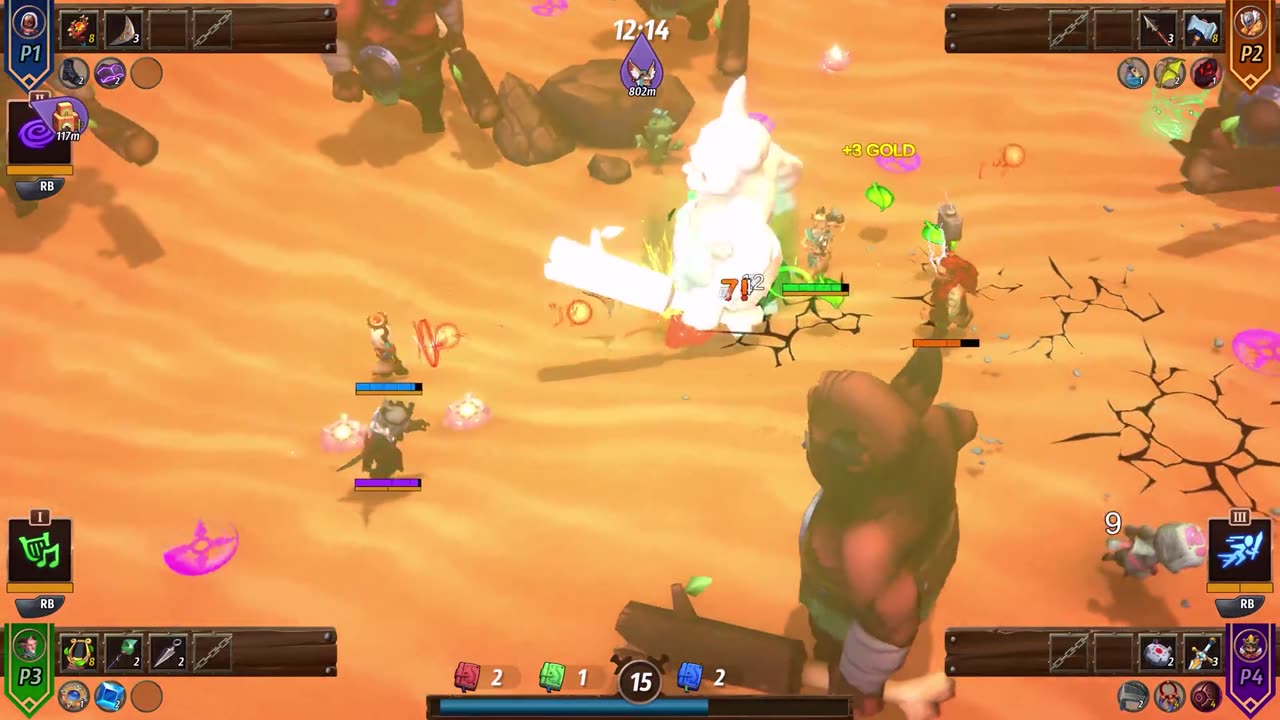Image resolution: width=1280 pixels, height=720 pixels.
Task: Click the purple objective marker showing 802m
Action: tap(642, 66)
